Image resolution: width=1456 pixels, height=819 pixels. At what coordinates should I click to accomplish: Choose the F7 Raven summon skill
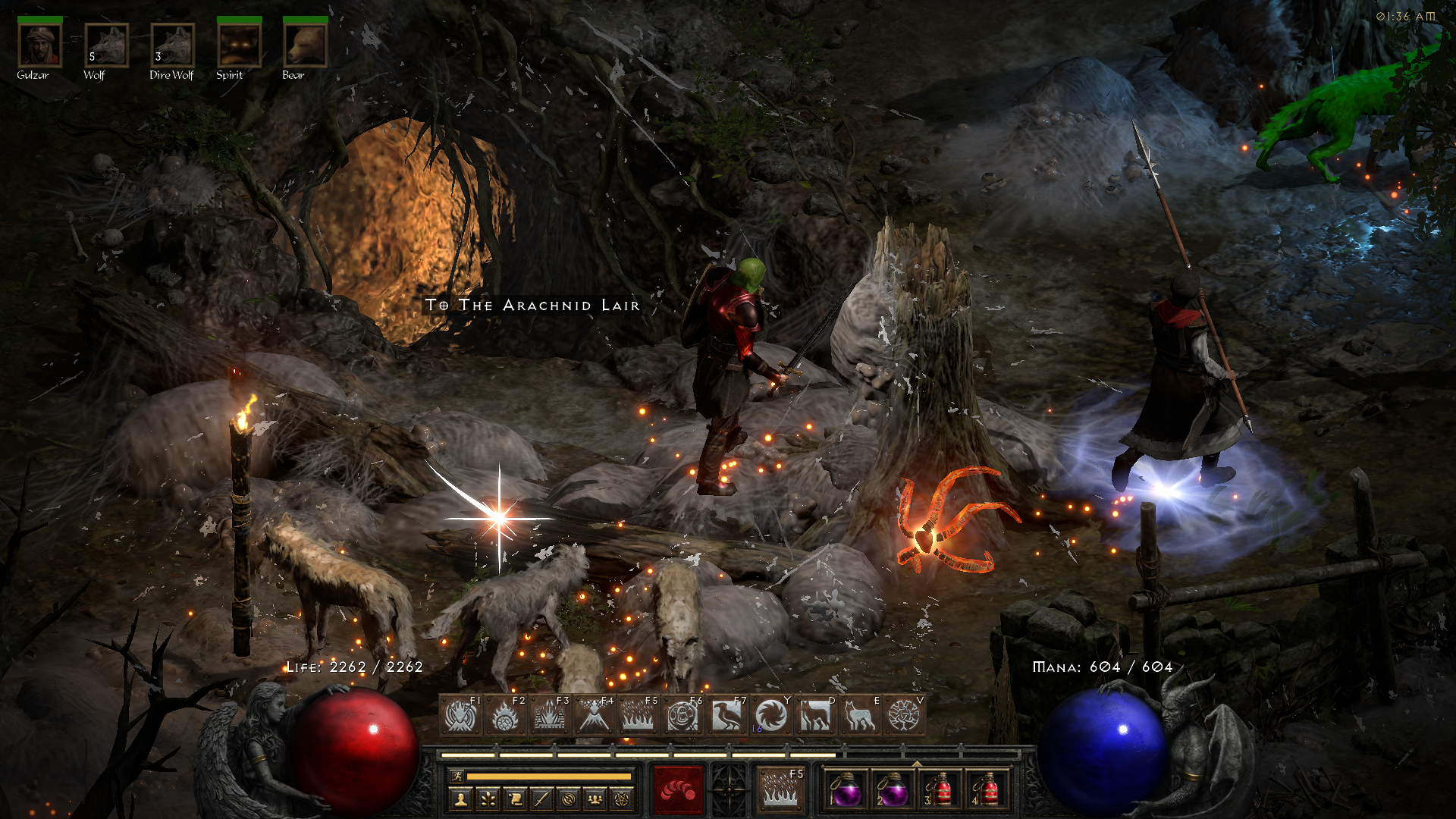point(726,715)
